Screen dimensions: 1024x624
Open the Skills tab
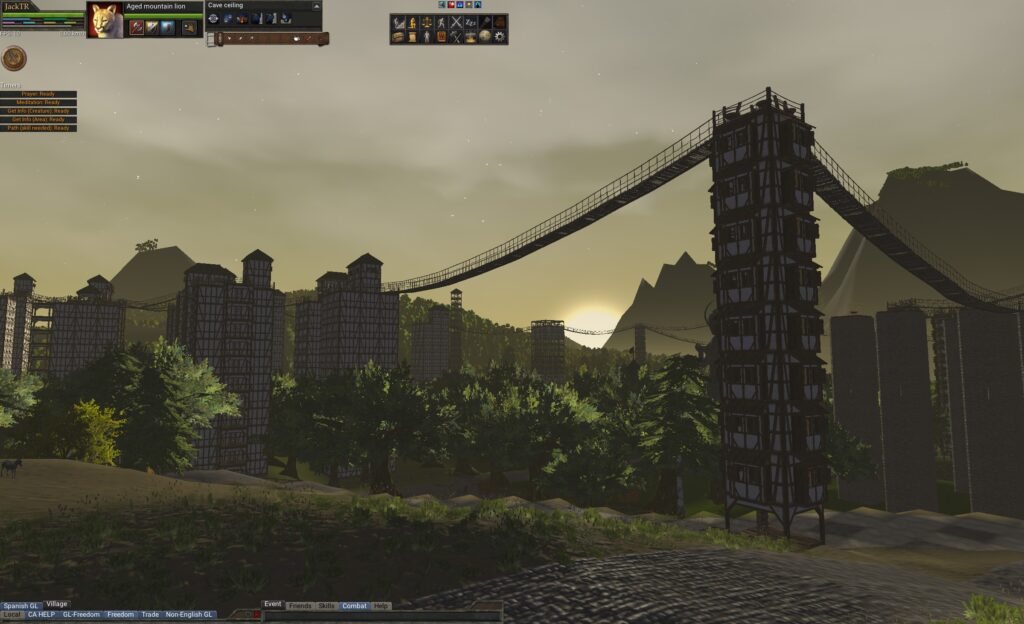click(326, 606)
